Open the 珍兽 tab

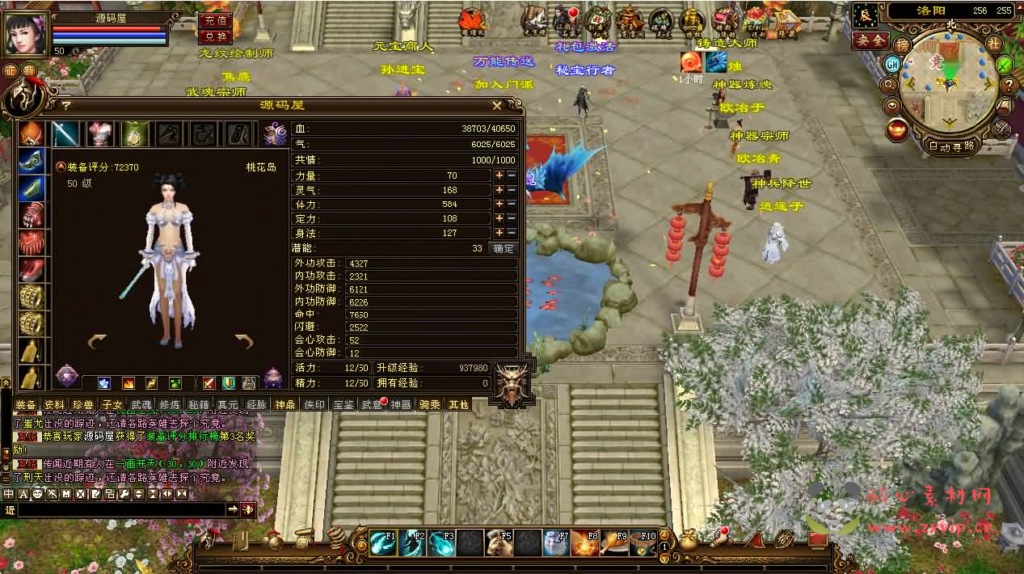84,404
